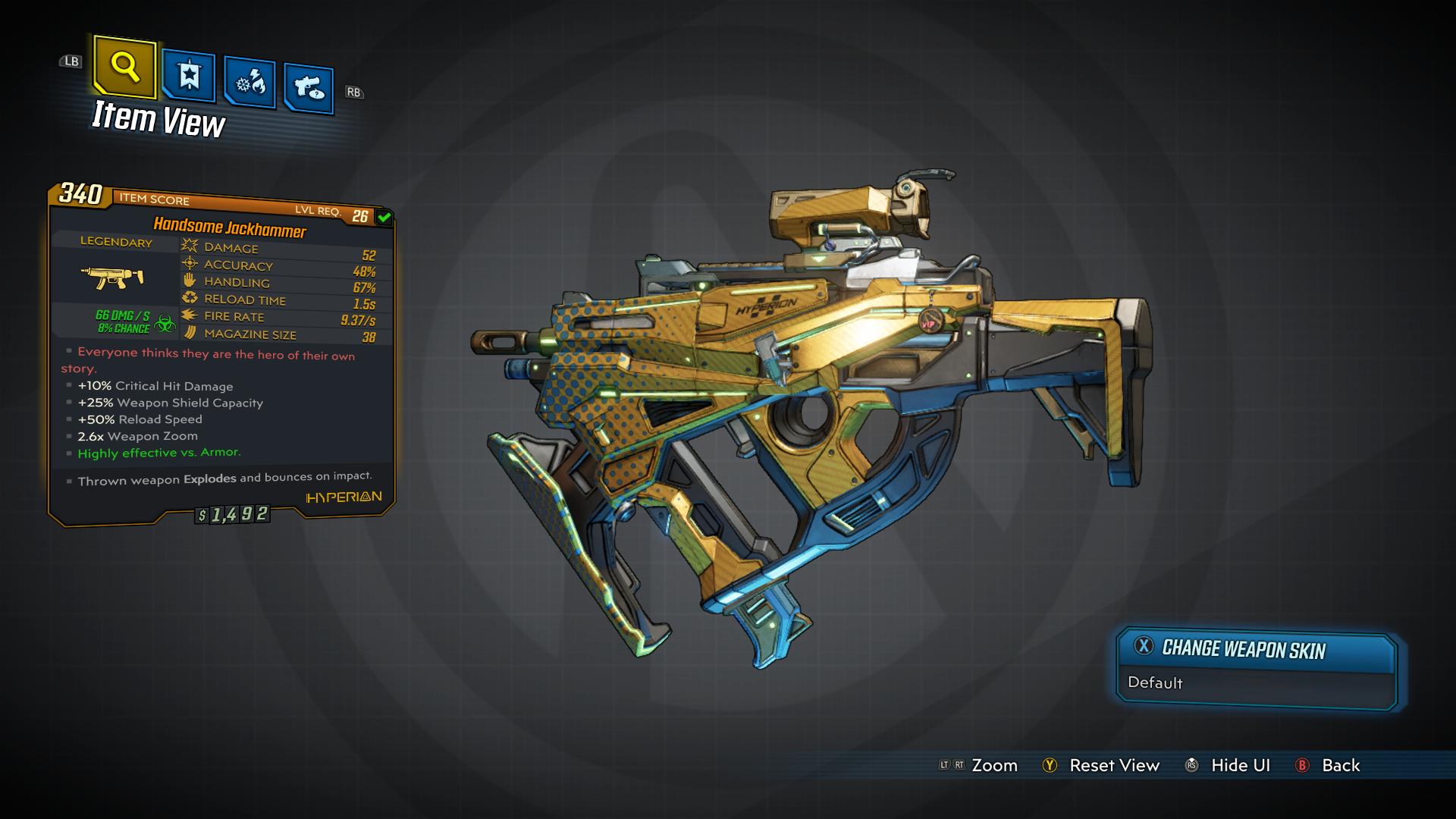Click the weapon thumbnail on the item card
The height and width of the screenshot is (819, 1456).
[x=112, y=278]
